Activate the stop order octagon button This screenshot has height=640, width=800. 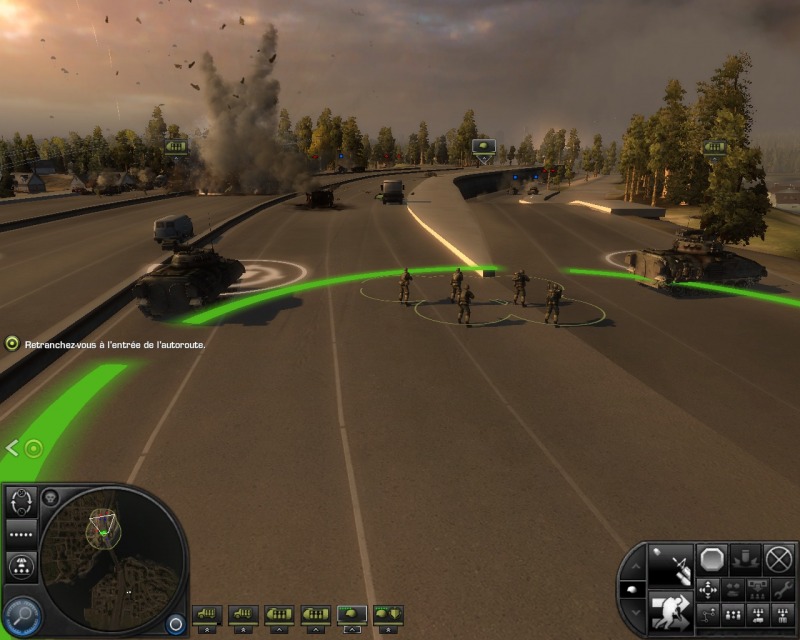tap(711, 558)
